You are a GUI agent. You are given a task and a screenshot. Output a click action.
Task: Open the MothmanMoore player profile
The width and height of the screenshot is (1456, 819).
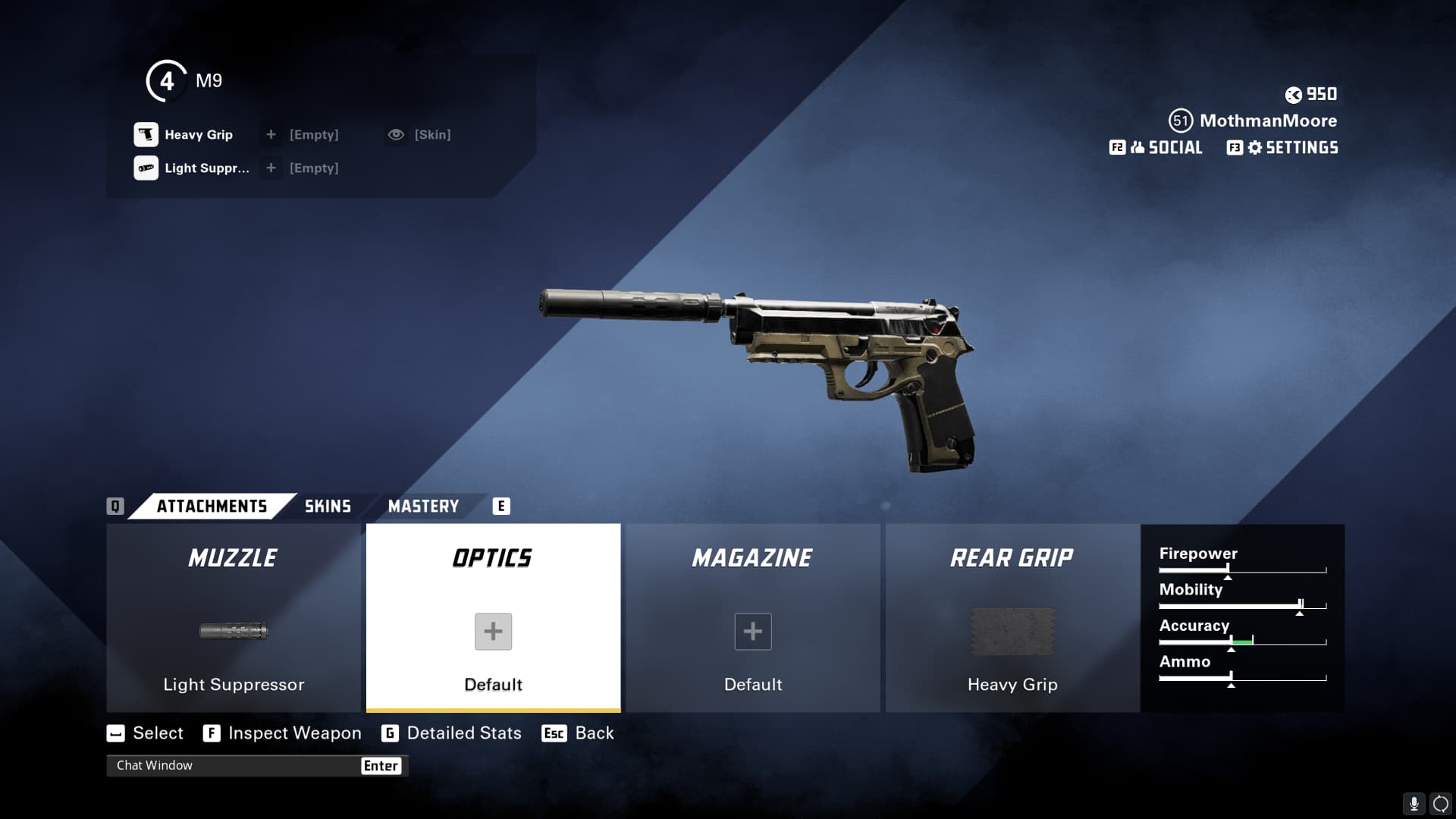pos(1267,121)
